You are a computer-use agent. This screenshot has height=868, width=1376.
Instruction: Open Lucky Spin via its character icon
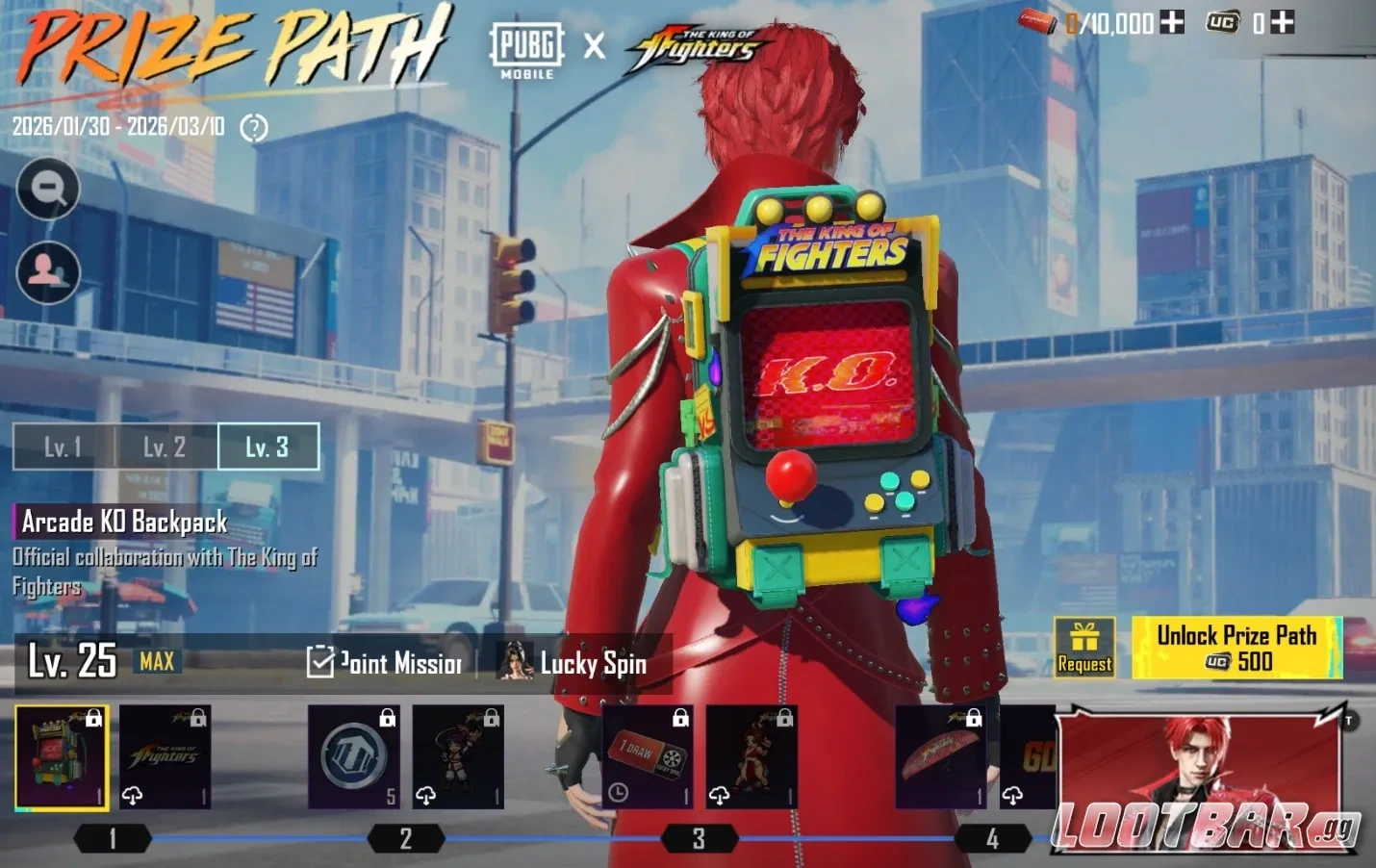(516, 662)
